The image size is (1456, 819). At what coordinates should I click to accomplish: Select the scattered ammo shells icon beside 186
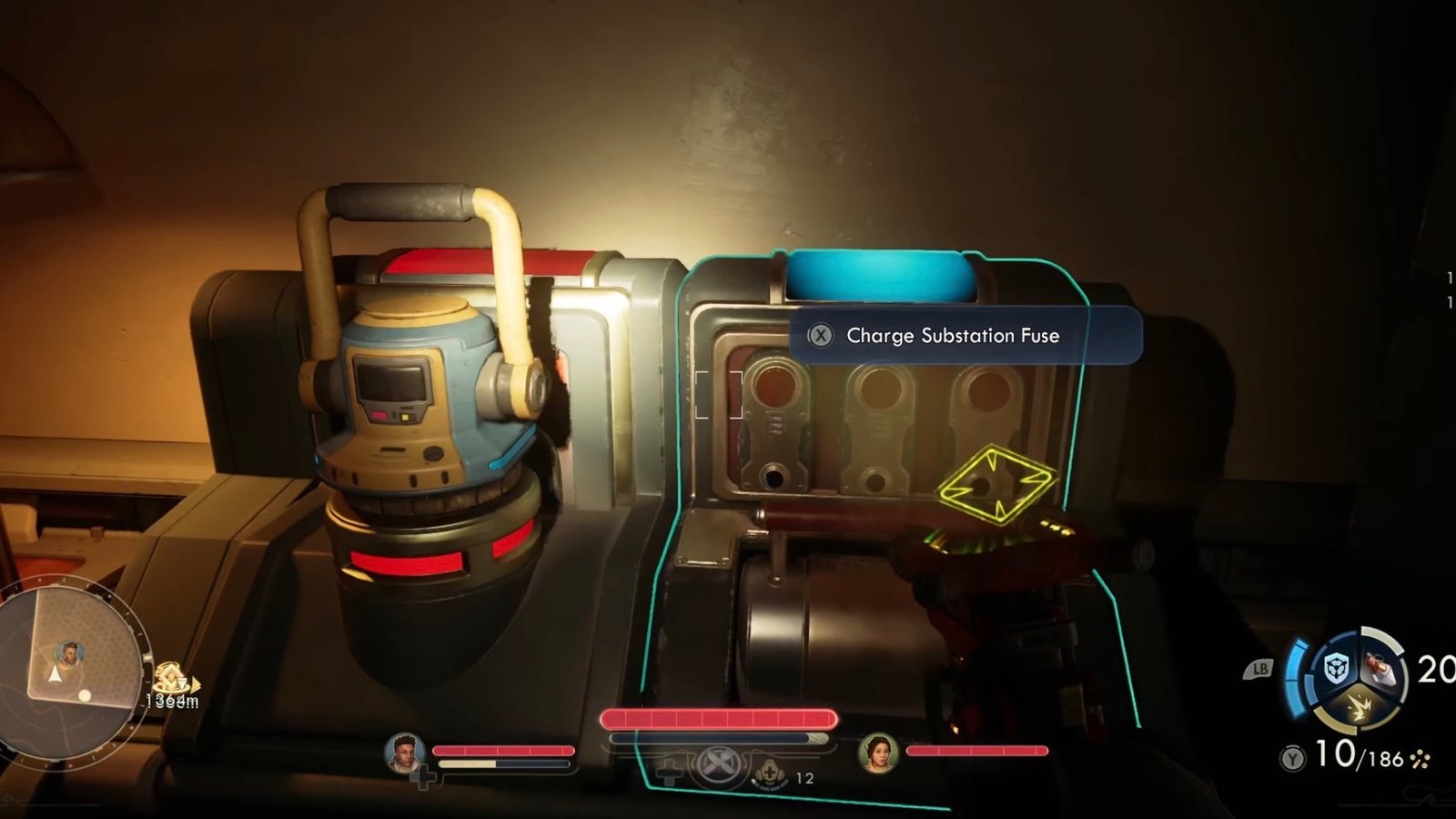[1421, 758]
